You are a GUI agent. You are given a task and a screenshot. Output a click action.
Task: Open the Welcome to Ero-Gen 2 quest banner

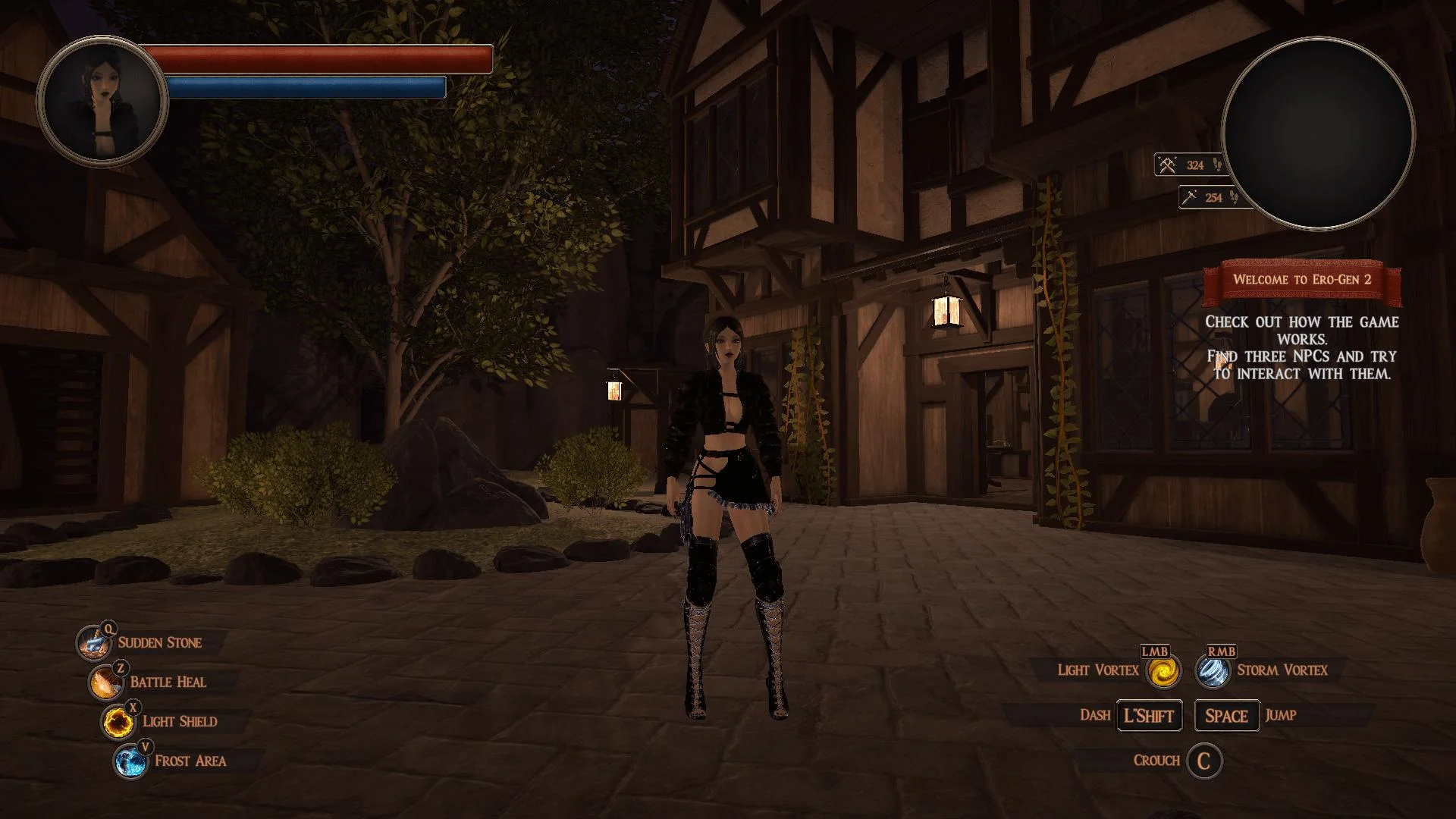(x=1301, y=279)
